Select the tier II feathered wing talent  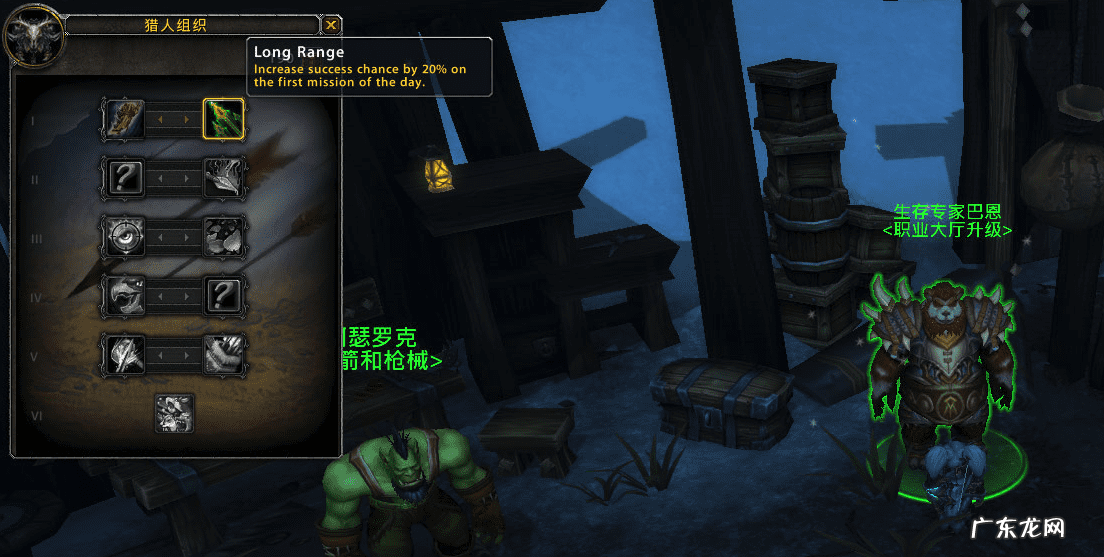[x=224, y=178]
